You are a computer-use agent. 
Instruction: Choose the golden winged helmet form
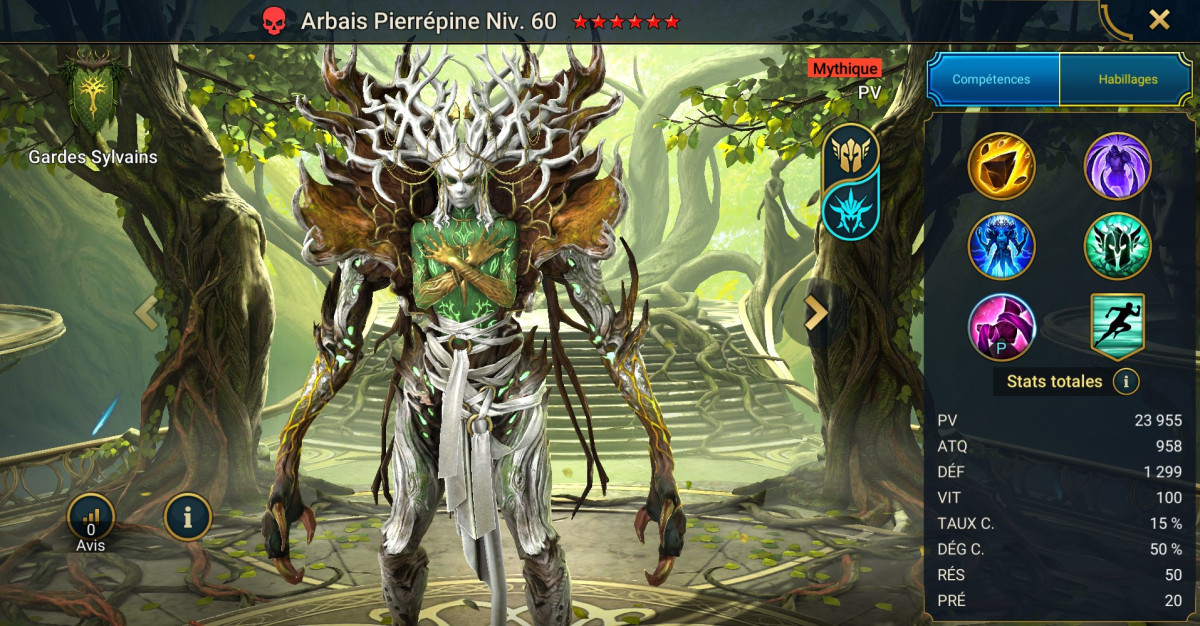pyautogui.click(x=850, y=152)
